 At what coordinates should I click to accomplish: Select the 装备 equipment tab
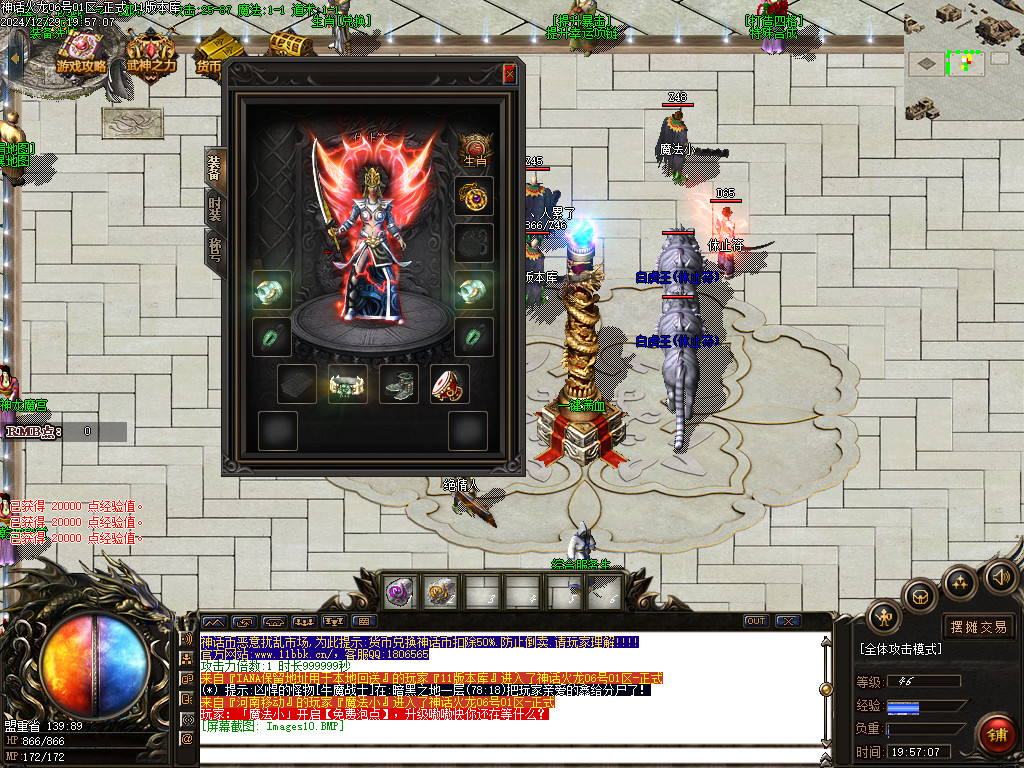click(x=214, y=167)
